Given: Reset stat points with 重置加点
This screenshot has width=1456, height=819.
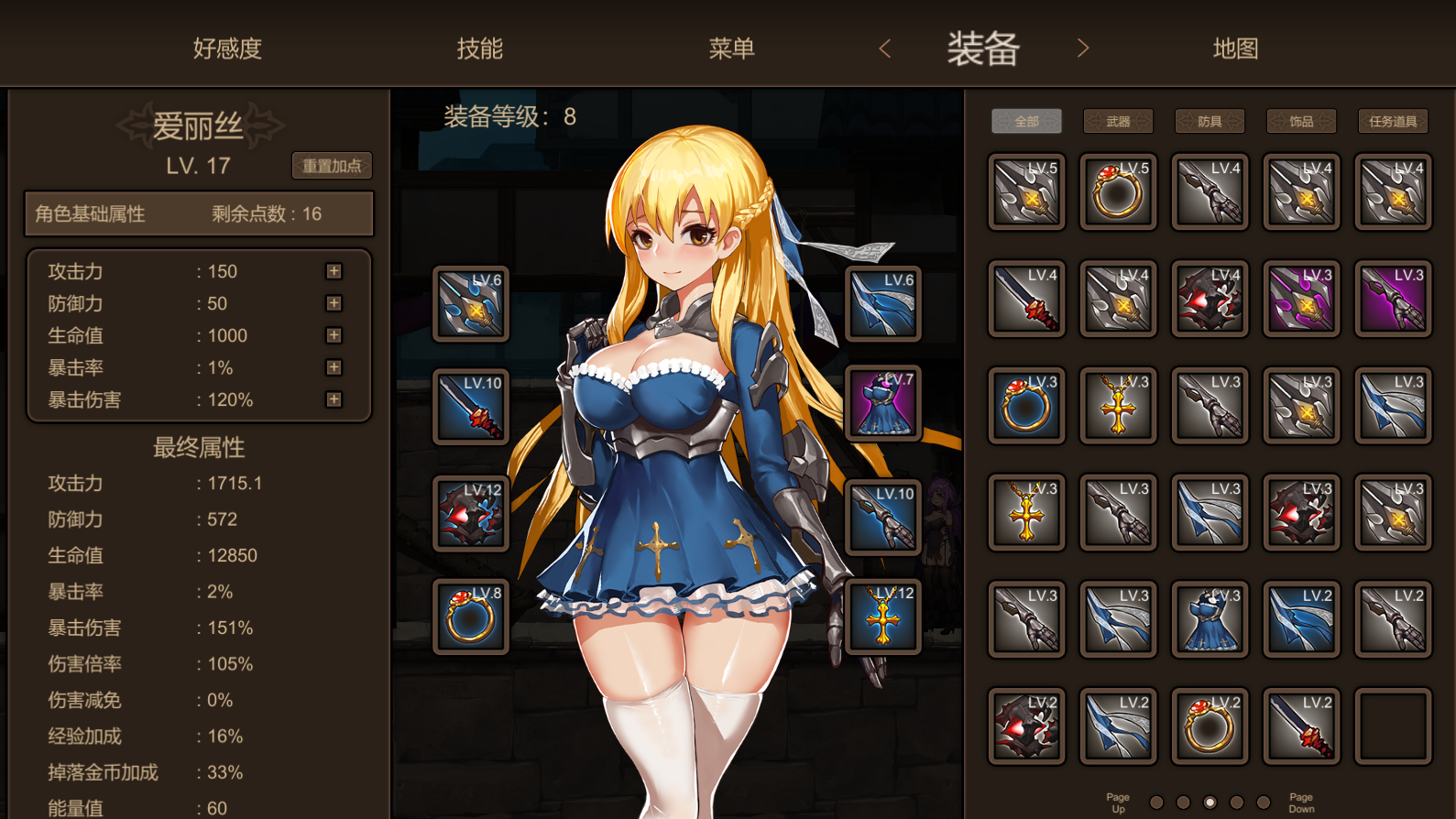Looking at the screenshot, I should click(x=332, y=166).
